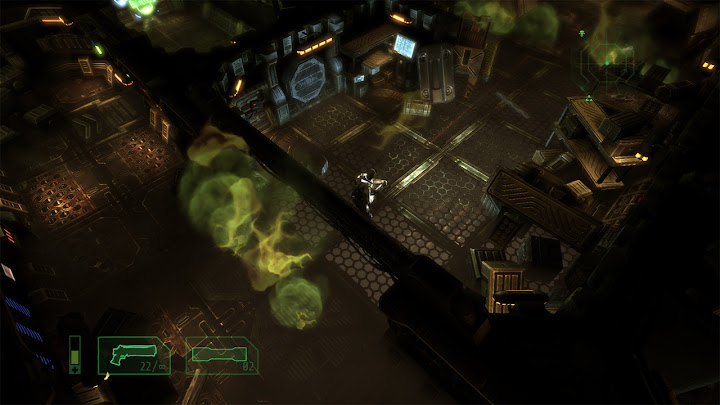Select the pistol weapon slot
Screen dimensions: 720x405
coord(133,356)
